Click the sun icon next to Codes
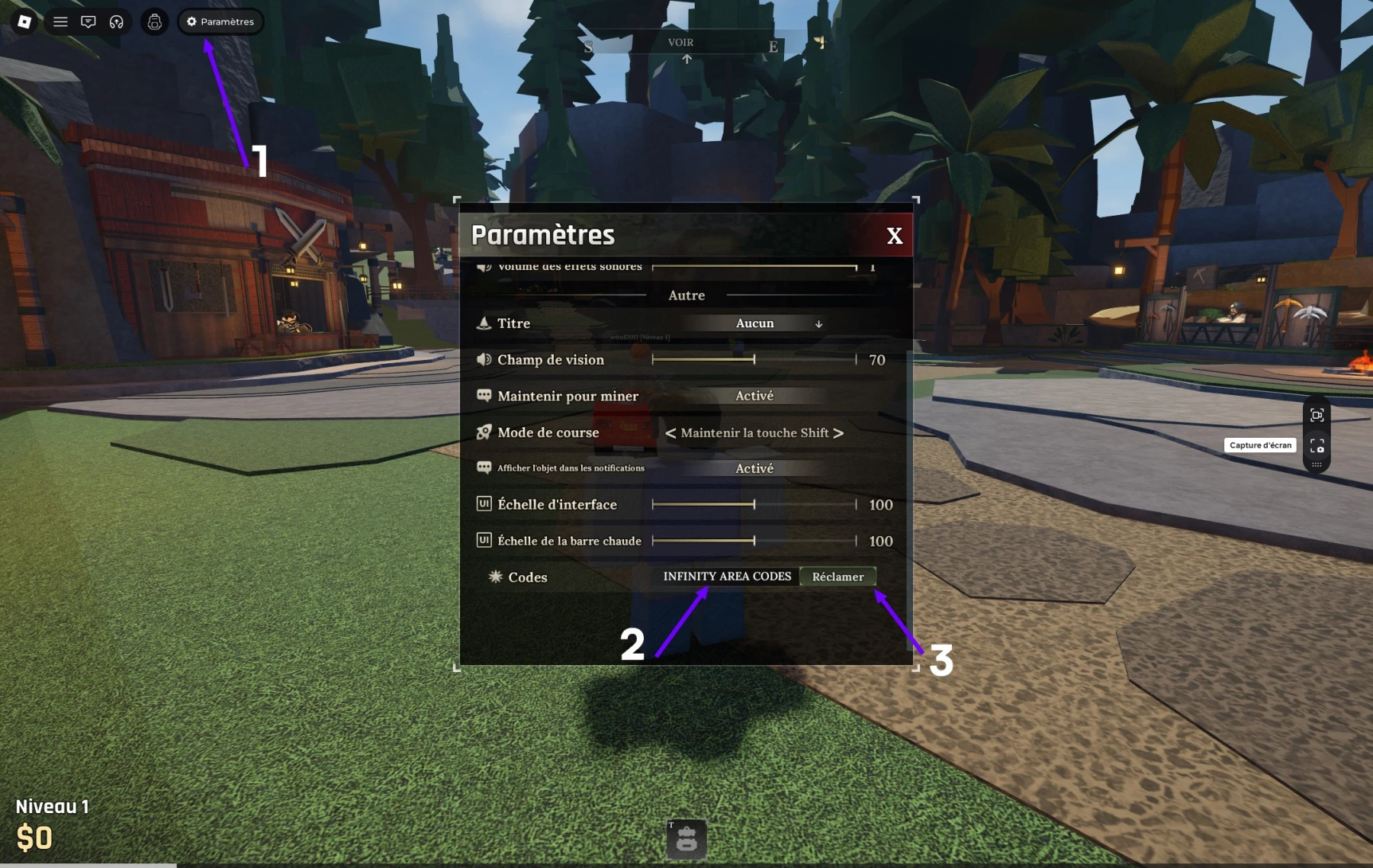 point(494,577)
